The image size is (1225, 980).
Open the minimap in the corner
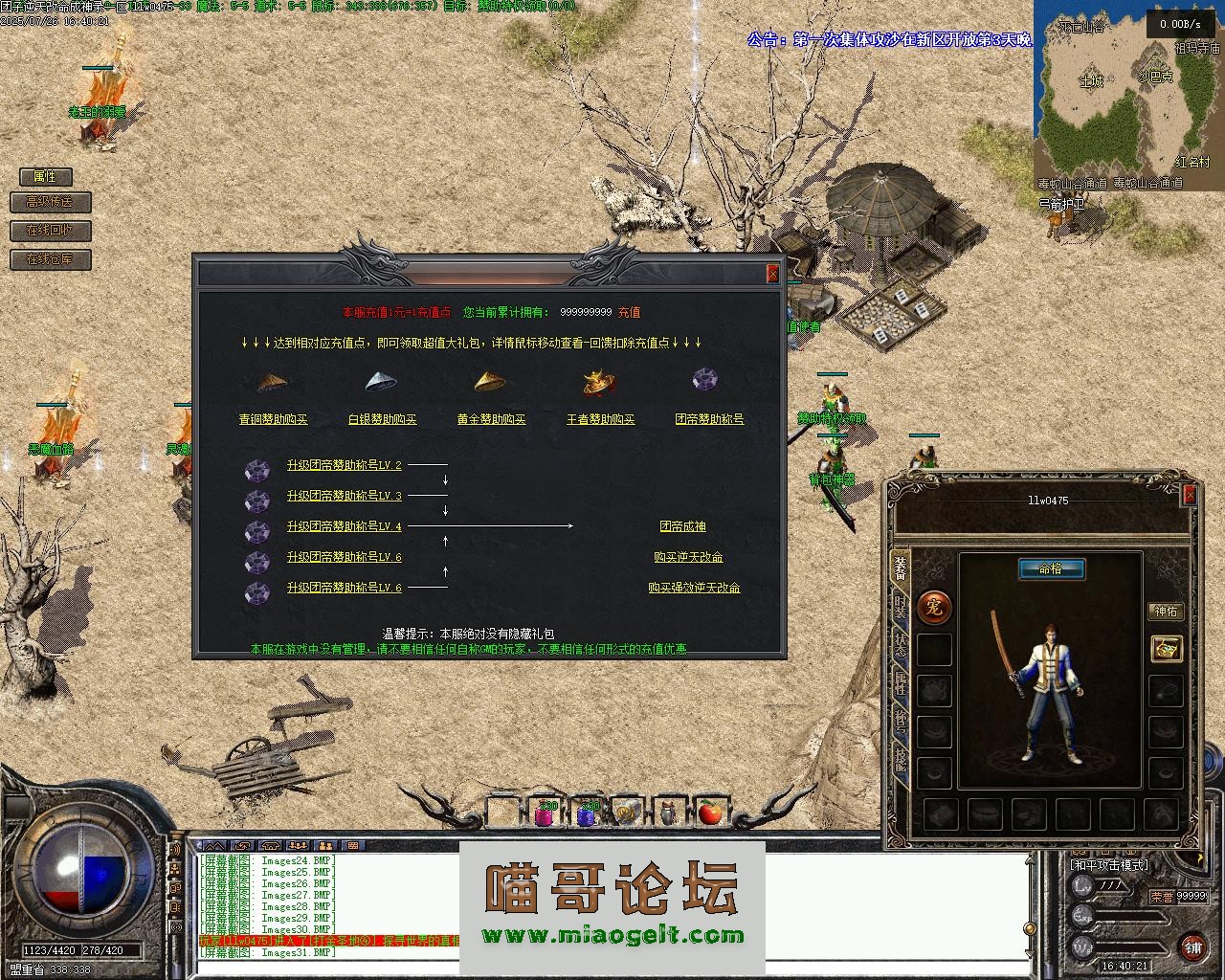click(x=1126, y=91)
